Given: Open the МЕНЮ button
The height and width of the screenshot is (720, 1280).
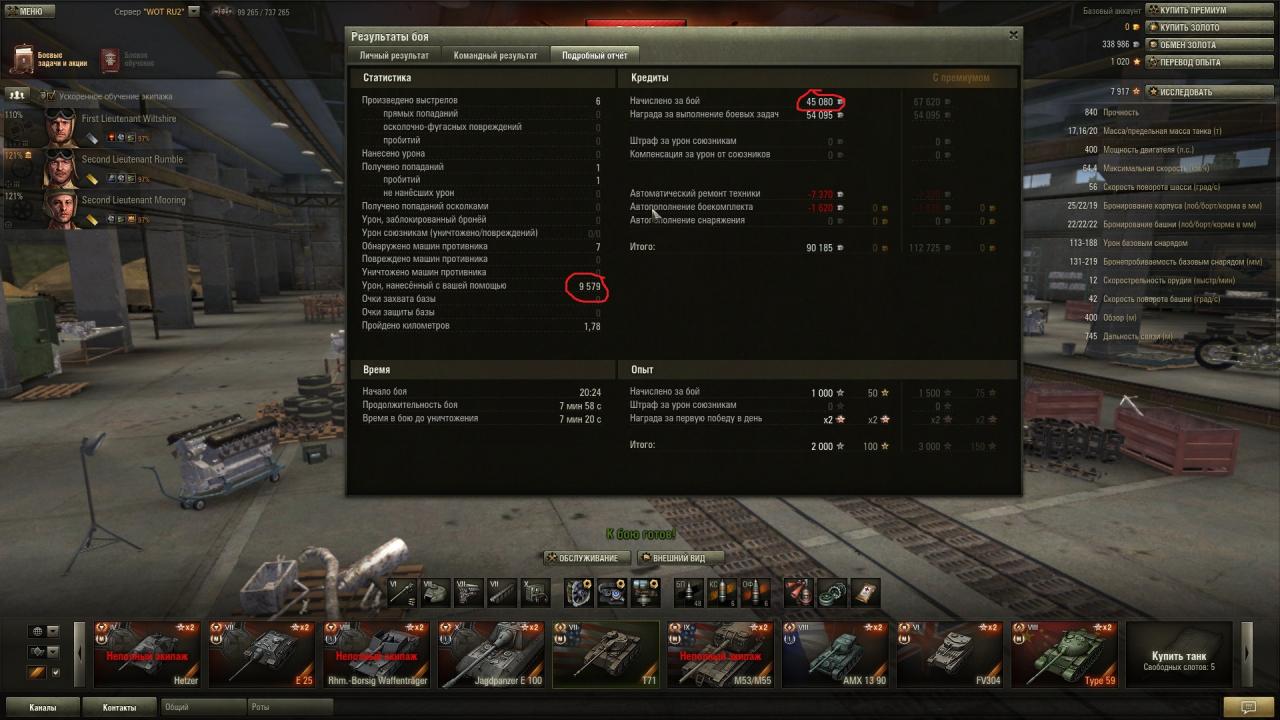Looking at the screenshot, I should coord(25,11).
